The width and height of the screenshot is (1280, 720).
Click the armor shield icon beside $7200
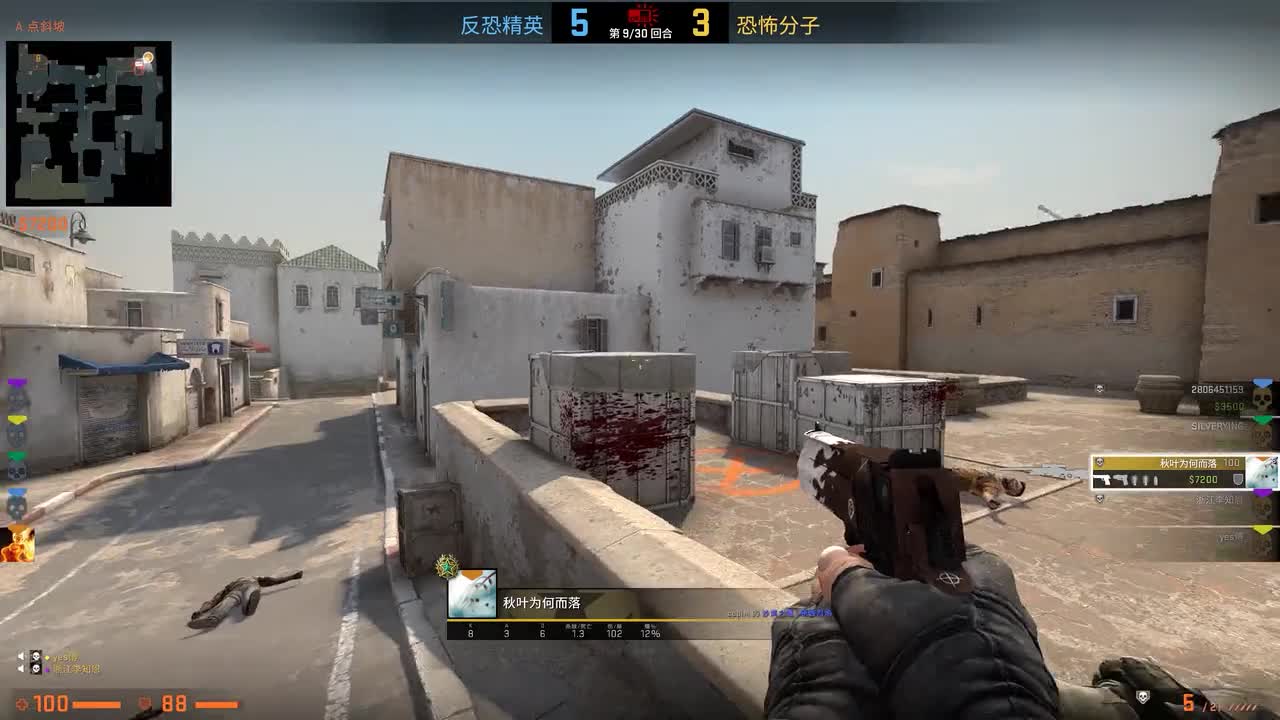[x=1238, y=480]
